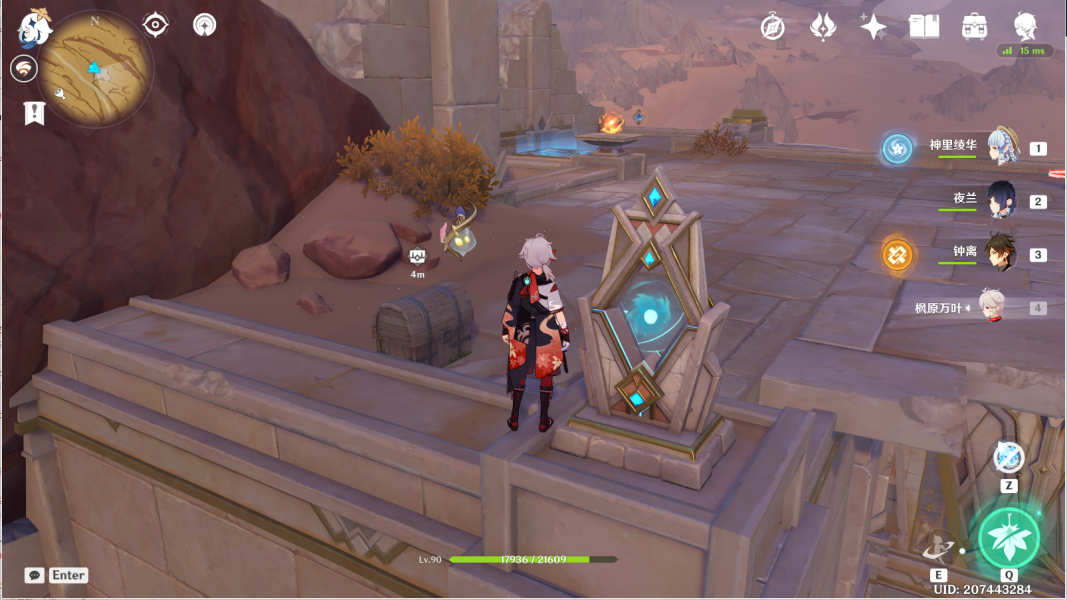This screenshot has width=1067, height=600.
Task: Trigger 神里绫华's blue elemental burst icon
Action: point(896,149)
